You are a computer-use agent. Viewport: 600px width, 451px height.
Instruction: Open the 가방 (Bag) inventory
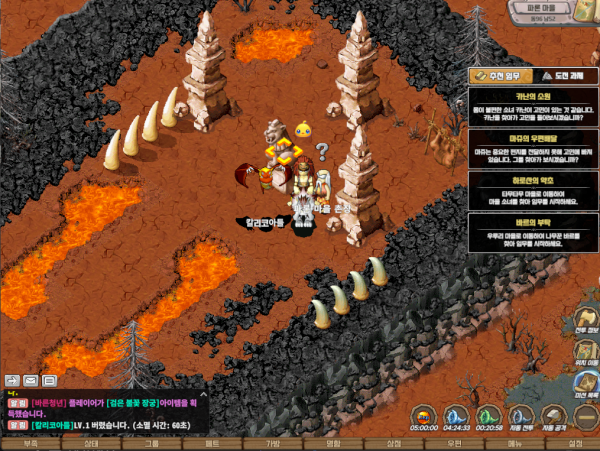272,443
